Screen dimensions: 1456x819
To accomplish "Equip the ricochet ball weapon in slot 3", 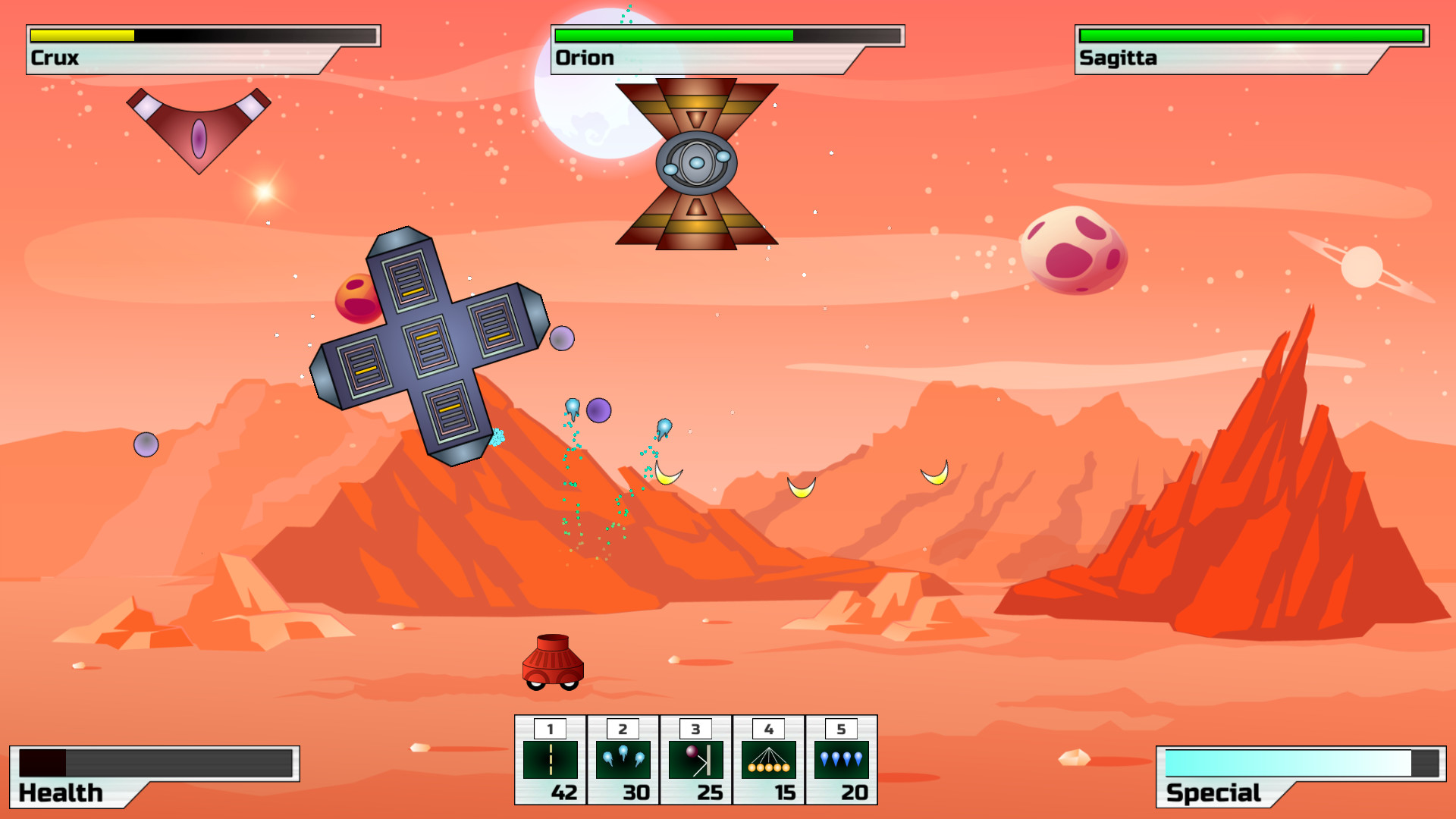I will pos(695,758).
